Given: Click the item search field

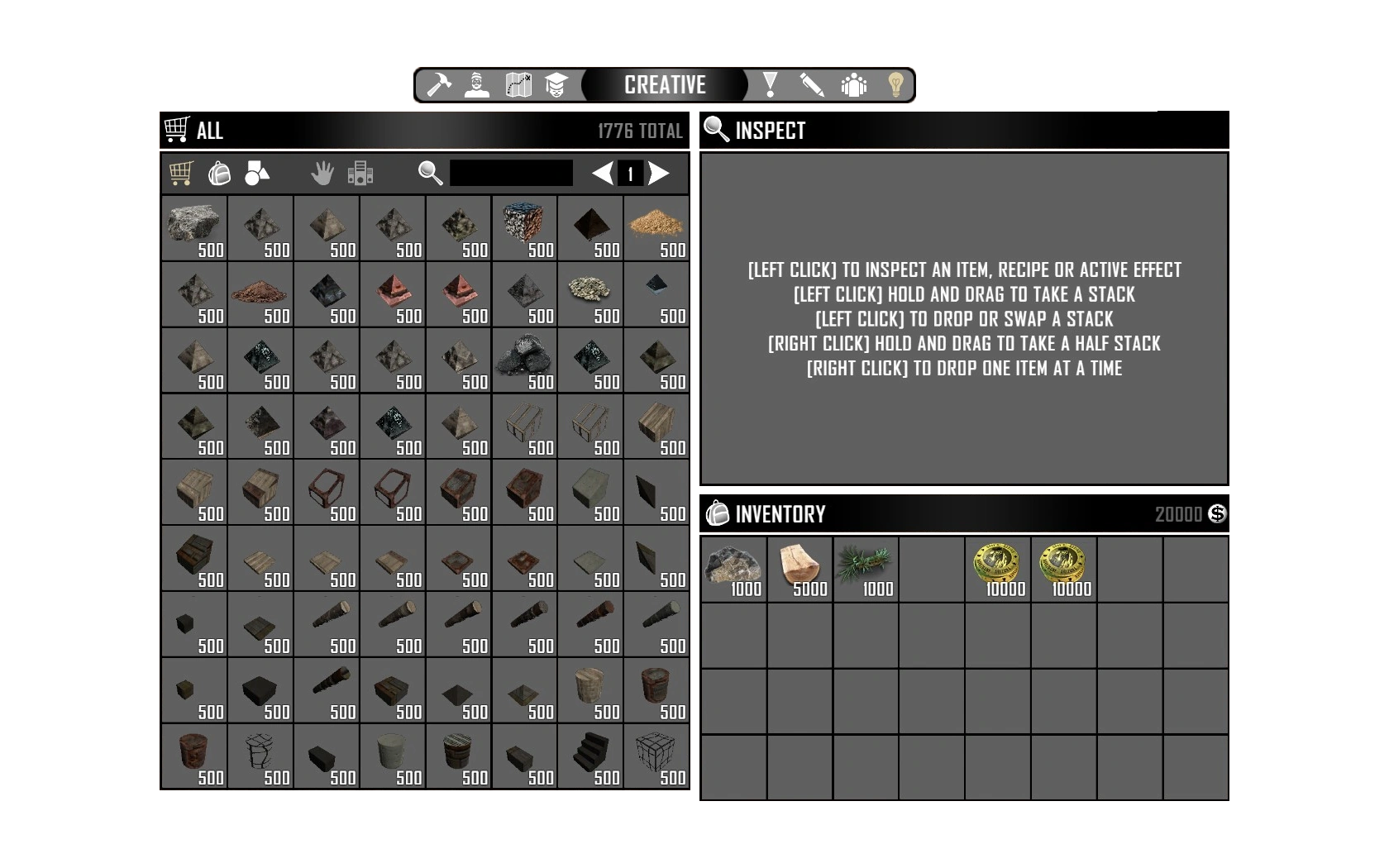Looking at the screenshot, I should [511, 173].
